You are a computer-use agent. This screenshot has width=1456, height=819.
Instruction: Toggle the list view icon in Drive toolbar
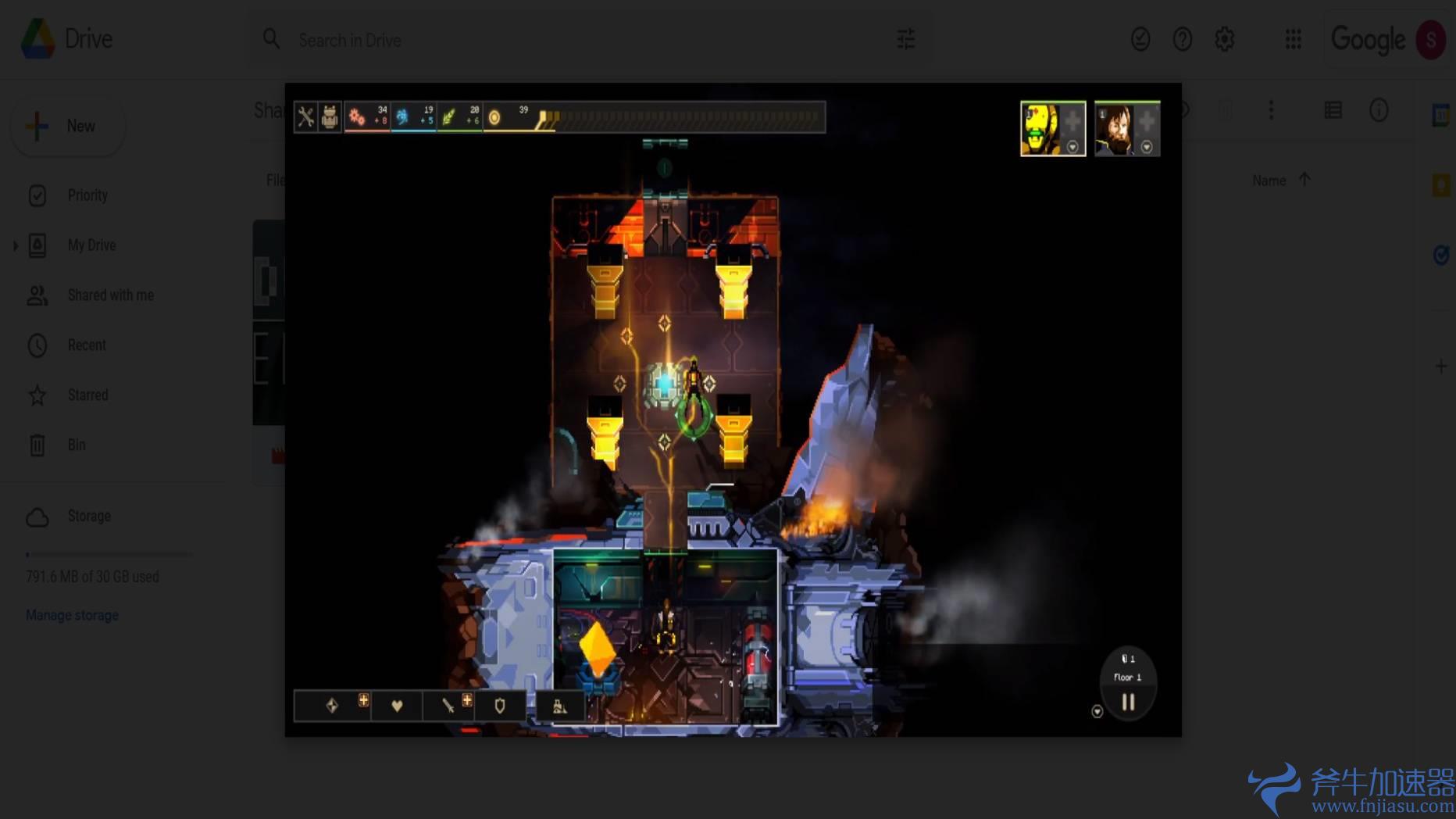pyautogui.click(x=1333, y=110)
